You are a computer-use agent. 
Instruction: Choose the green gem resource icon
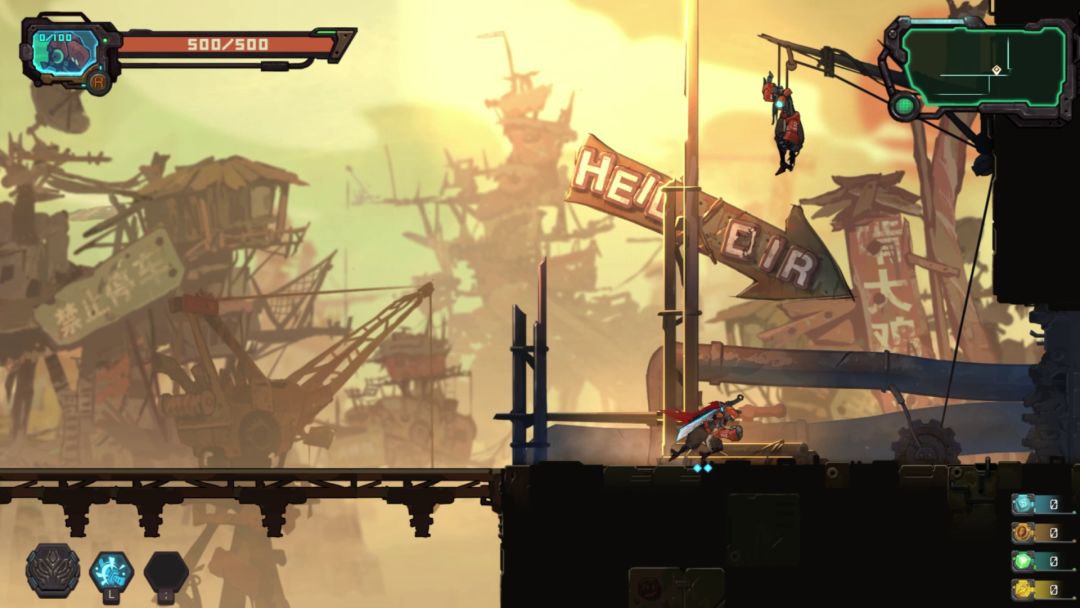[x=1022, y=561]
